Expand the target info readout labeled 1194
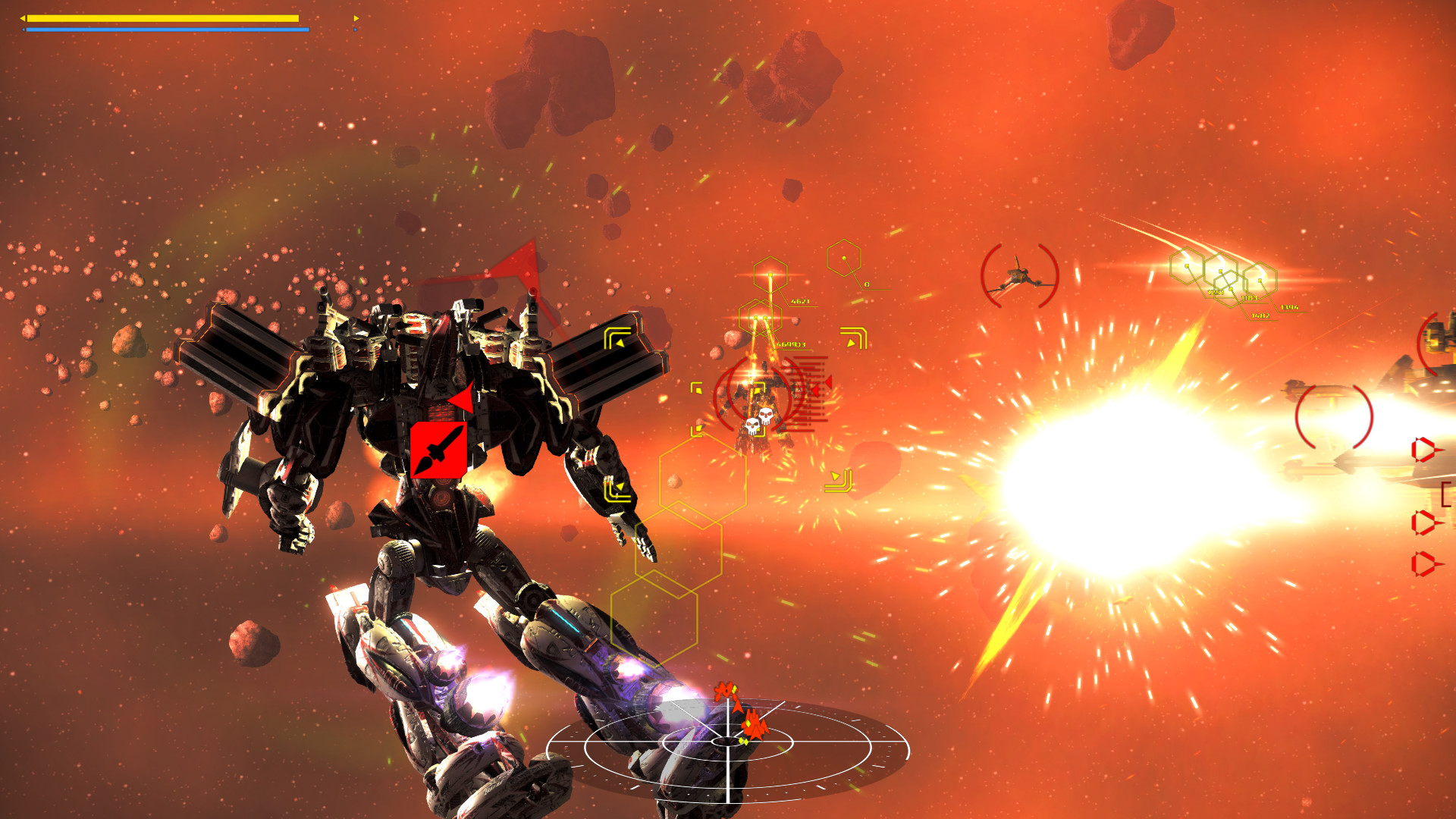Viewport: 1456px width, 819px height. click(x=1289, y=307)
